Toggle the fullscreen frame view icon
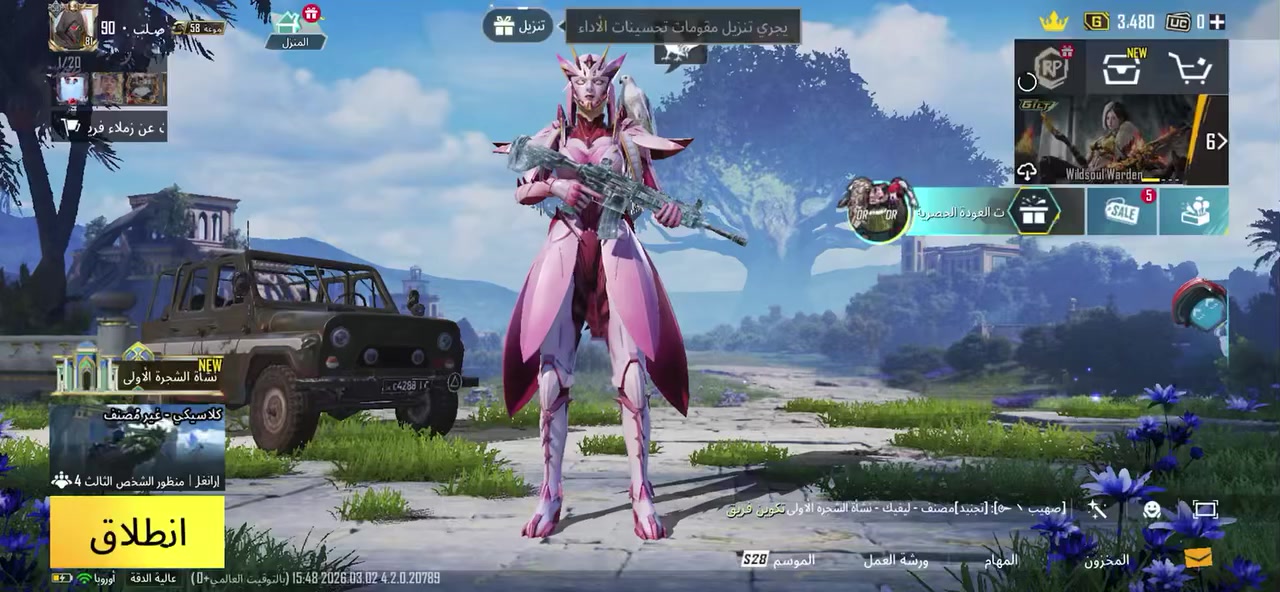Screen dimensions: 1280x592 (x=1205, y=510)
